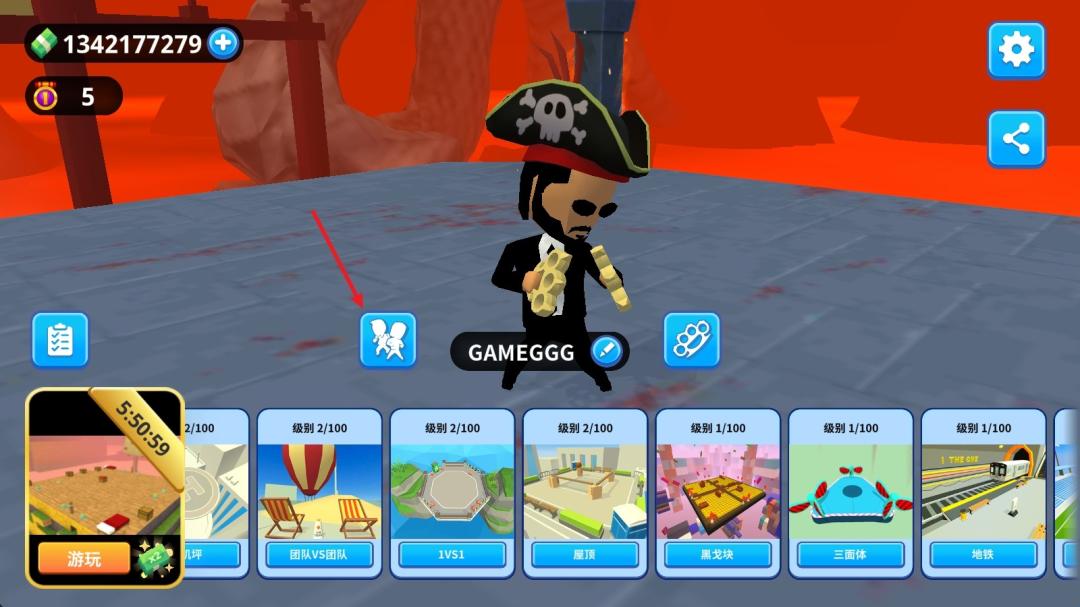Edit the GAMEGGG player name
Screen dimensions: 1080x607
pyautogui.click(x=606, y=351)
